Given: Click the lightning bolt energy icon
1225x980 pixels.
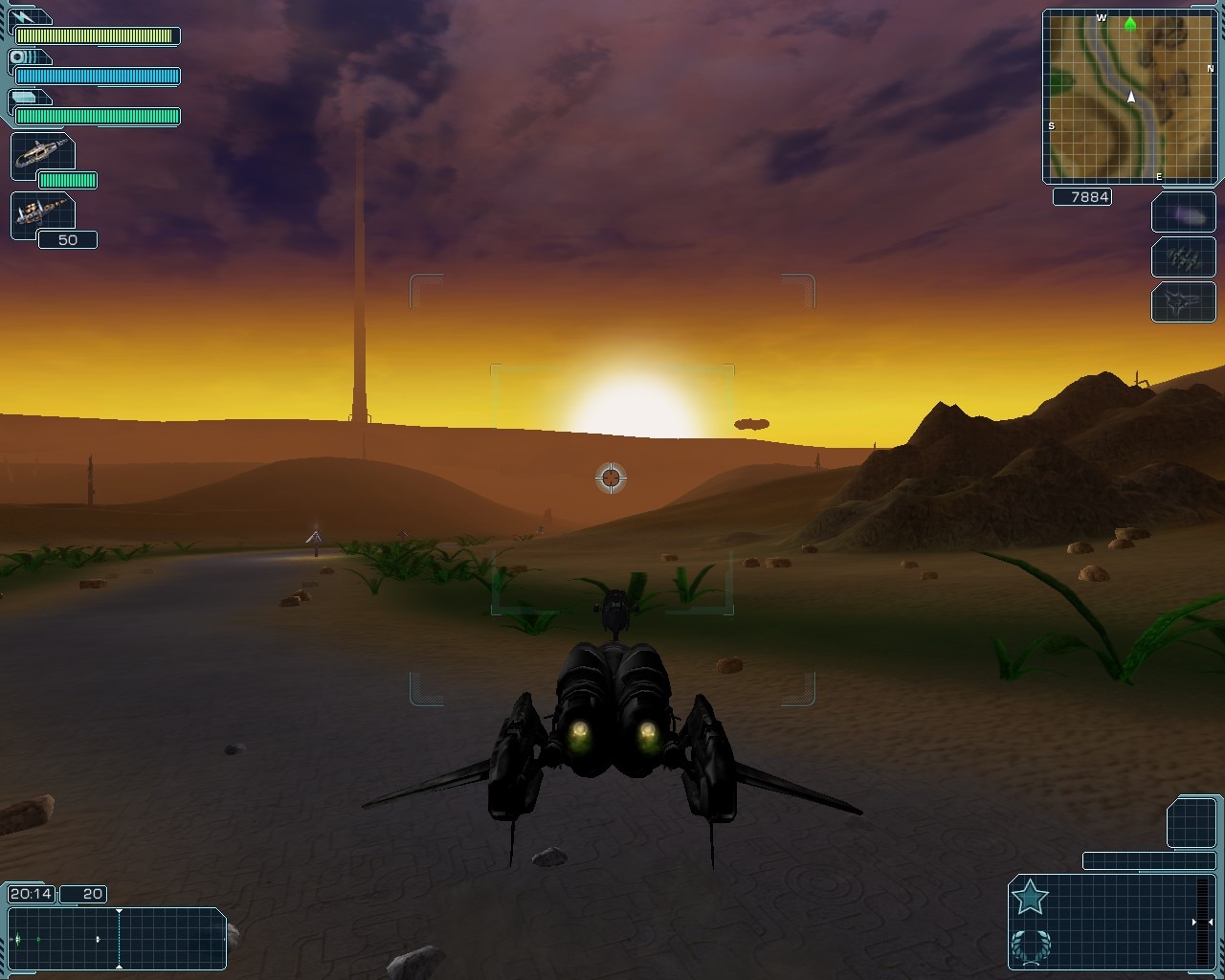Looking at the screenshot, I should click(25, 17).
